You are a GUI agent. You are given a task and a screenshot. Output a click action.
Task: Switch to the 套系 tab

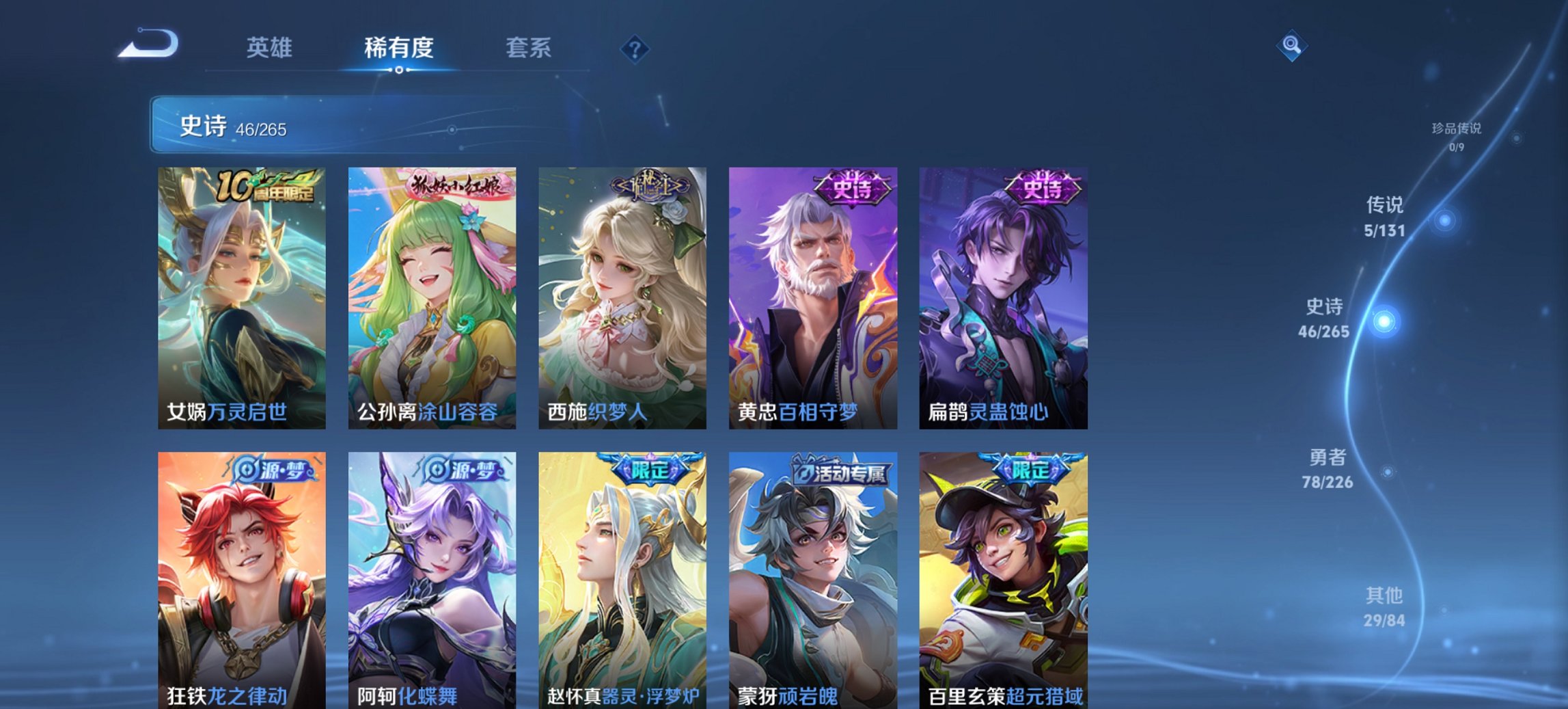tap(529, 48)
